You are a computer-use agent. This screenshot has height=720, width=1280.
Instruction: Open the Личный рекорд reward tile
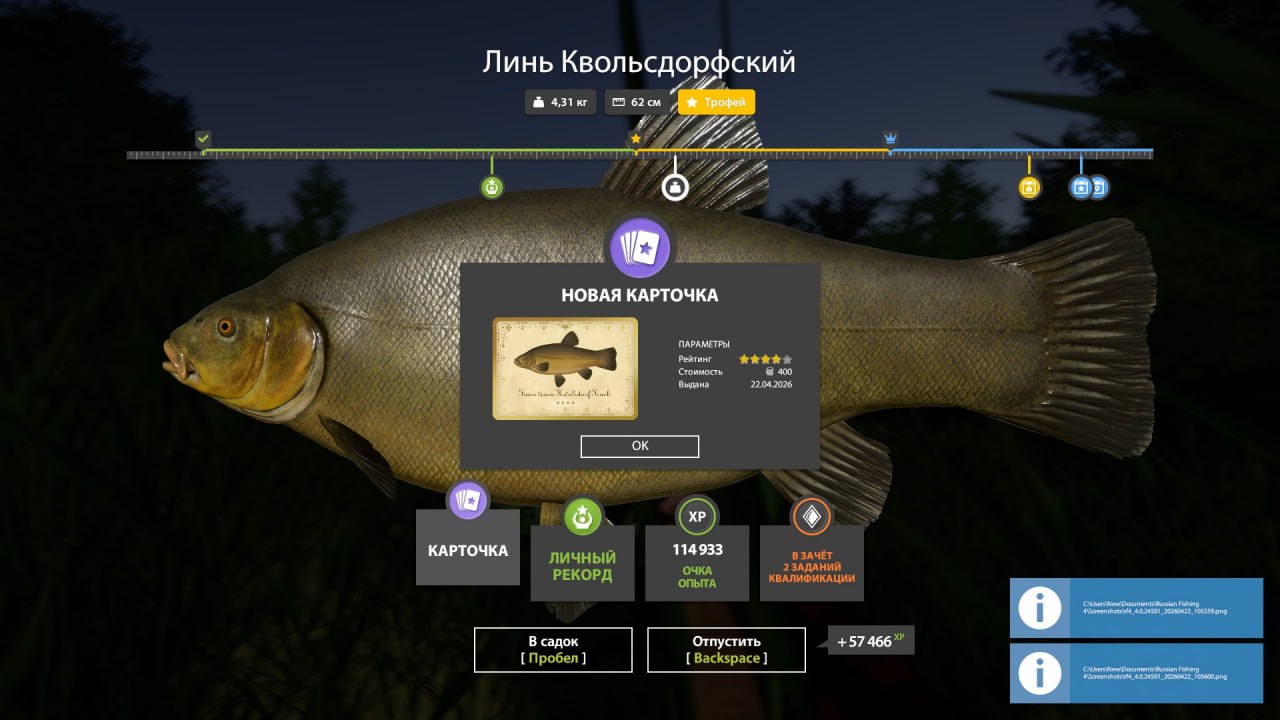coord(582,564)
